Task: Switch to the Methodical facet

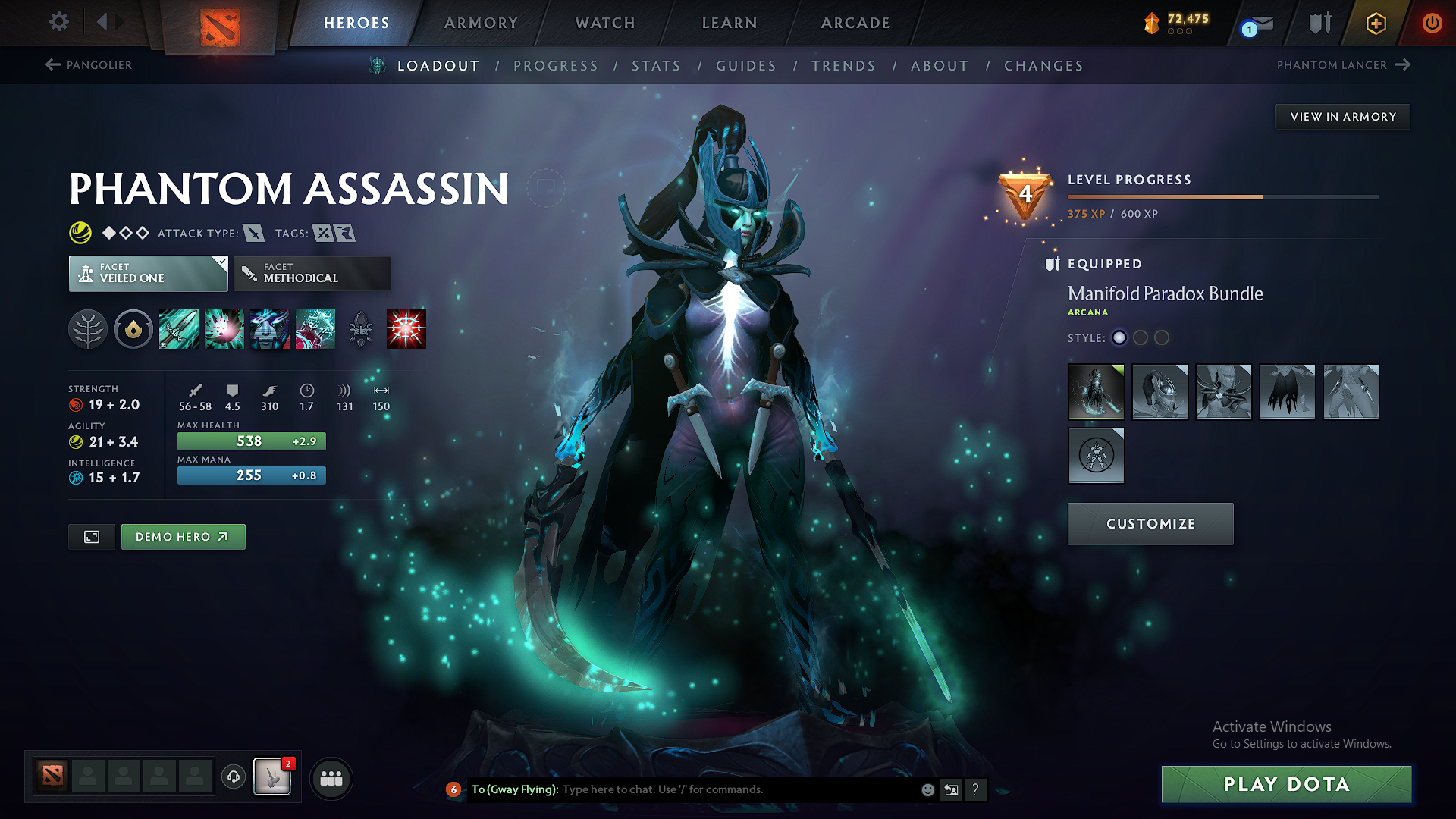Action: tap(312, 273)
